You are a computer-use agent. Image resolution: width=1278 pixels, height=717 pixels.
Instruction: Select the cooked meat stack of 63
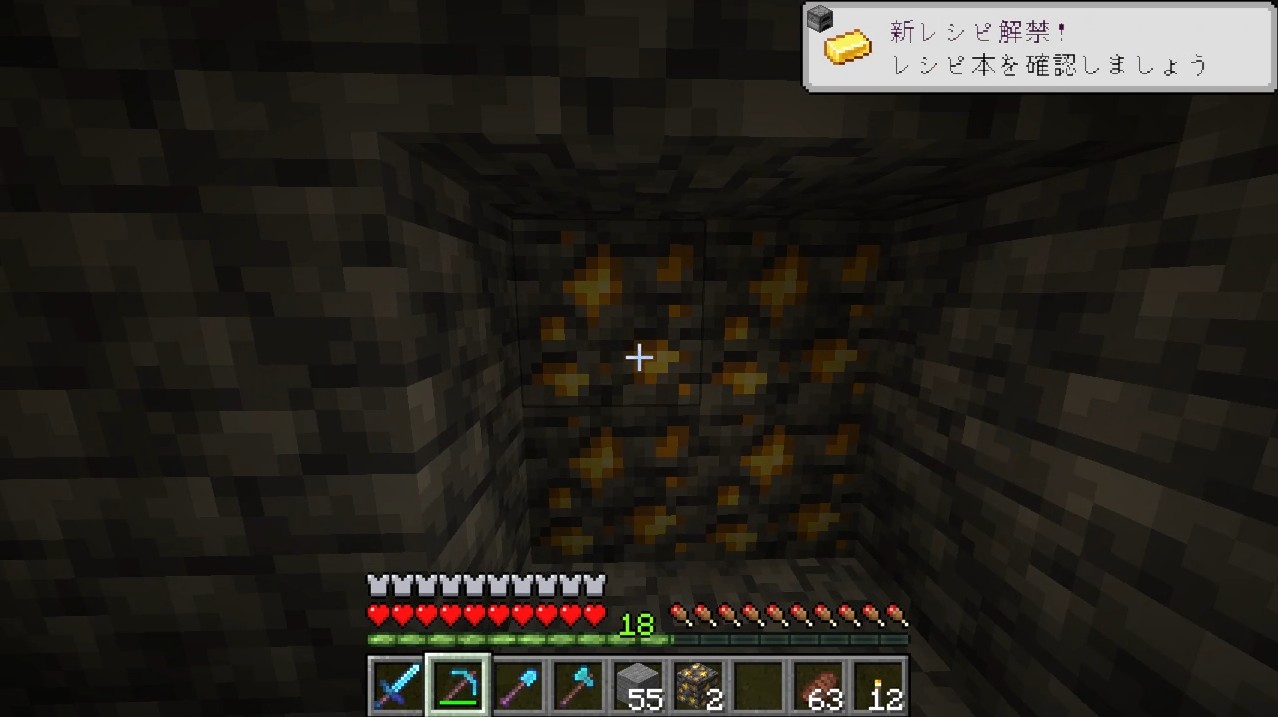click(819, 686)
